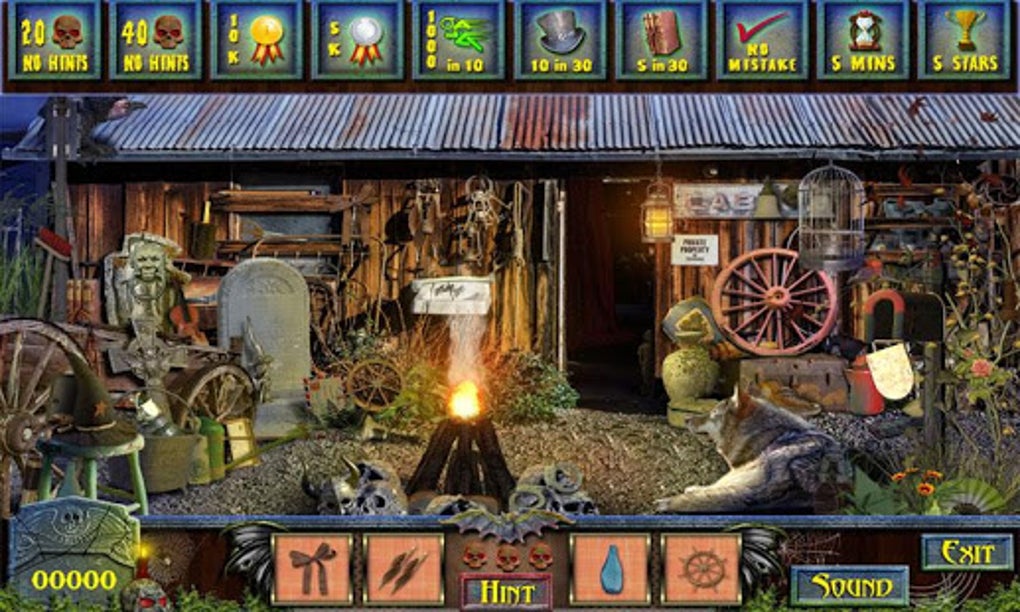Show the 1000 in 10 achievement
Viewport: 1020px width, 612px height.
(458, 40)
